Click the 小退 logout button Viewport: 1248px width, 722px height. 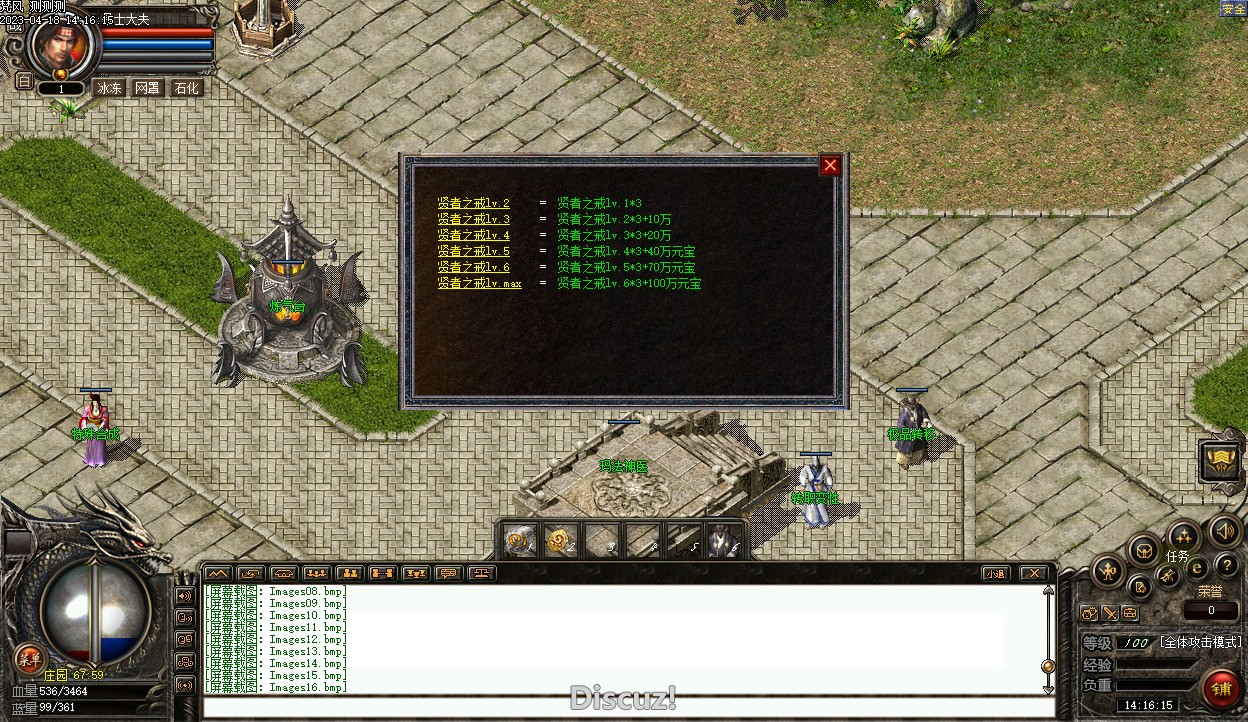click(994, 573)
